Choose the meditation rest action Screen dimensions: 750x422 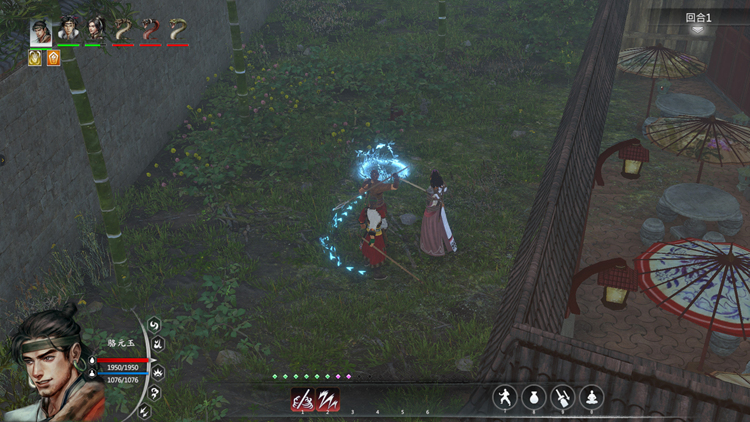592,397
